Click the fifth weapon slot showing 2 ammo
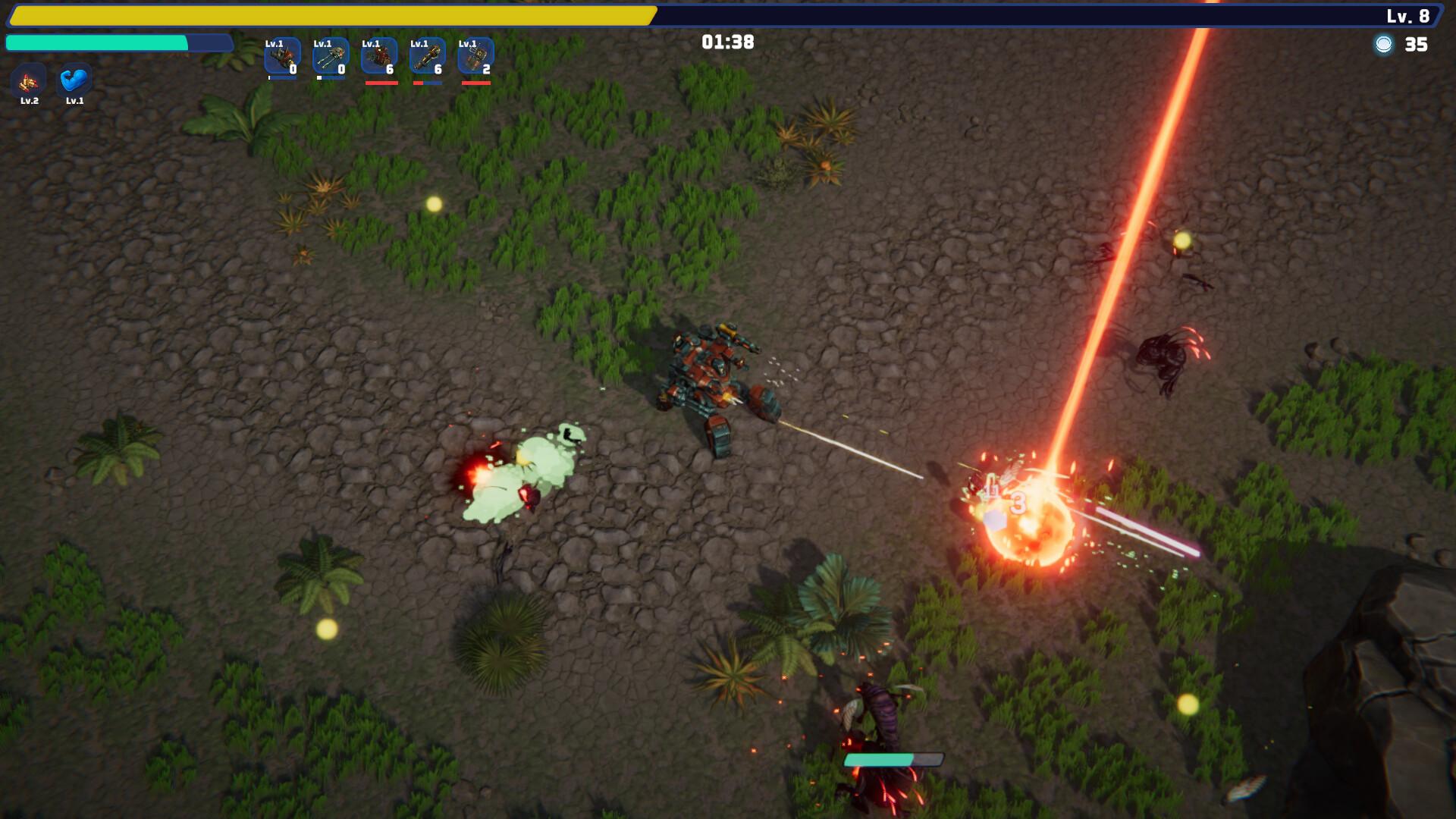This screenshot has width=1456, height=819. (x=476, y=56)
